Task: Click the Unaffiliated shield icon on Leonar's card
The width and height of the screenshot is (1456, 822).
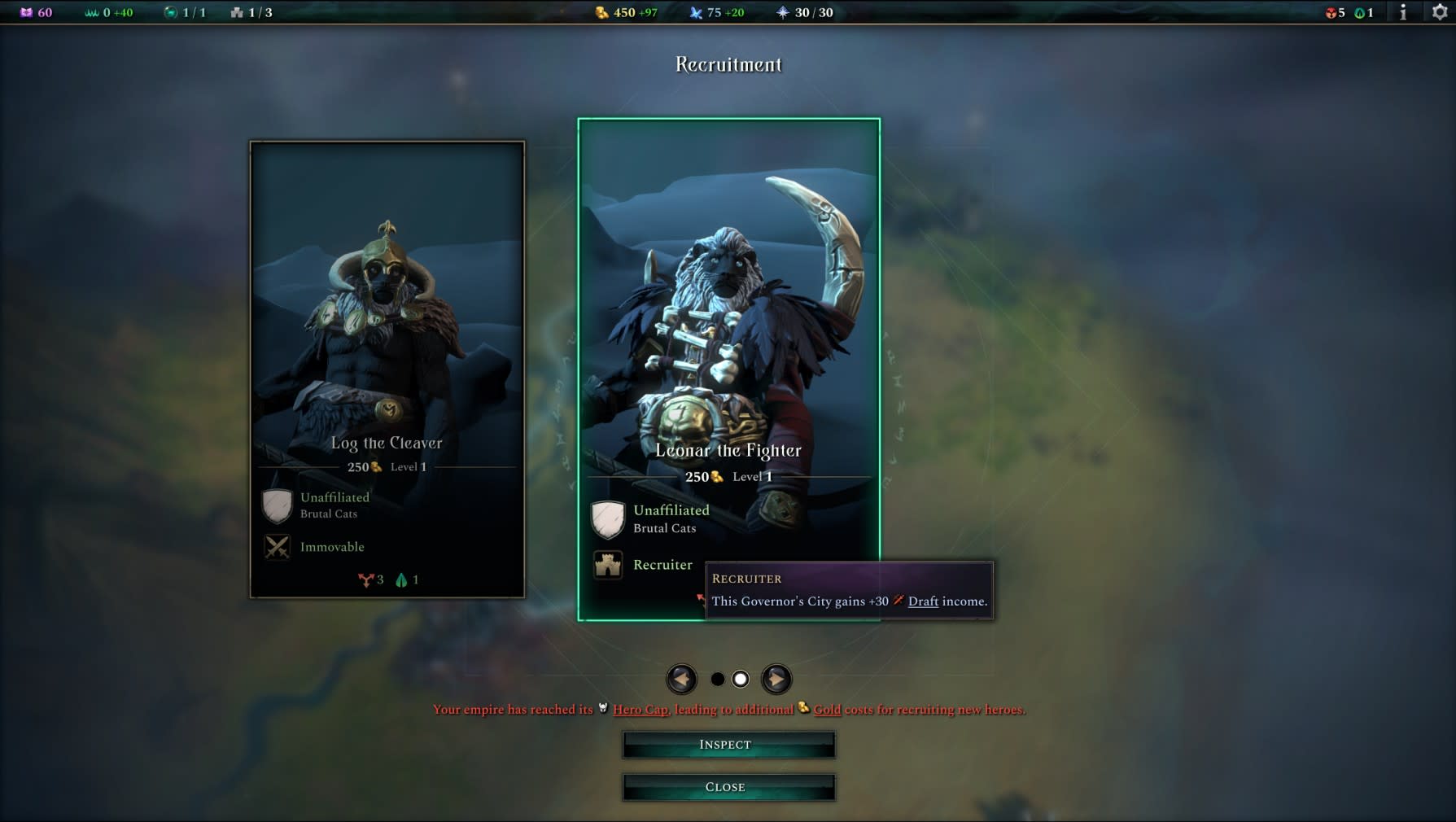Action: (607, 518)
